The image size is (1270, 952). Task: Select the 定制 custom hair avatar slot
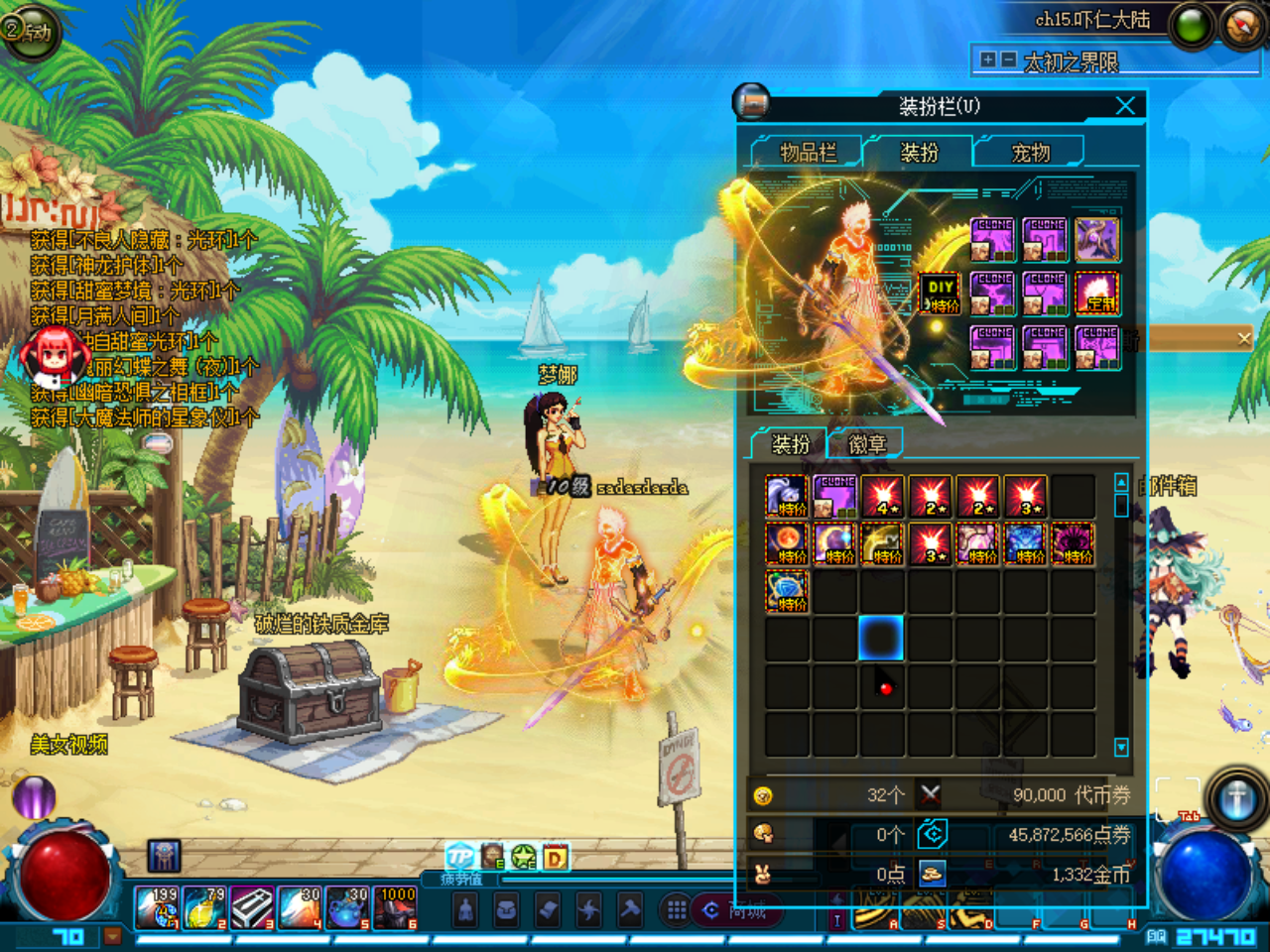(x=1096, y=293)
